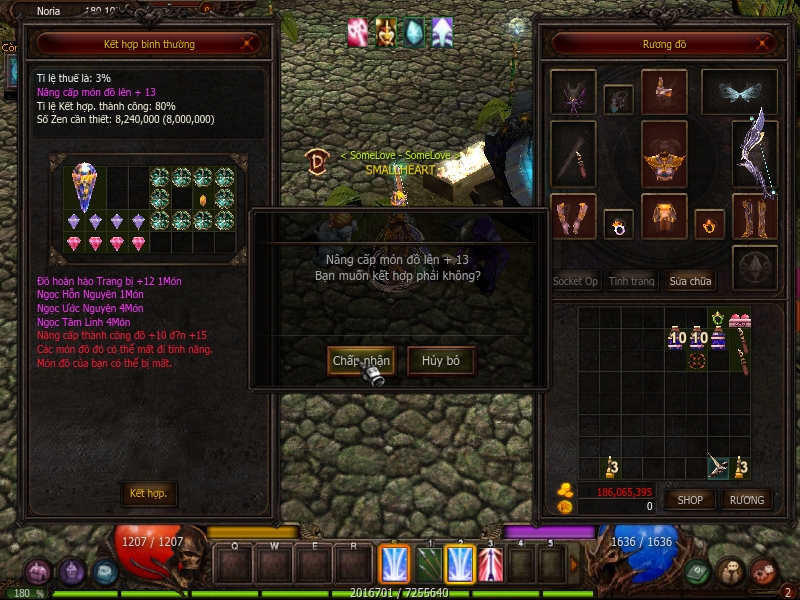Select the equipped boots slot

click(x=755, y=217)
